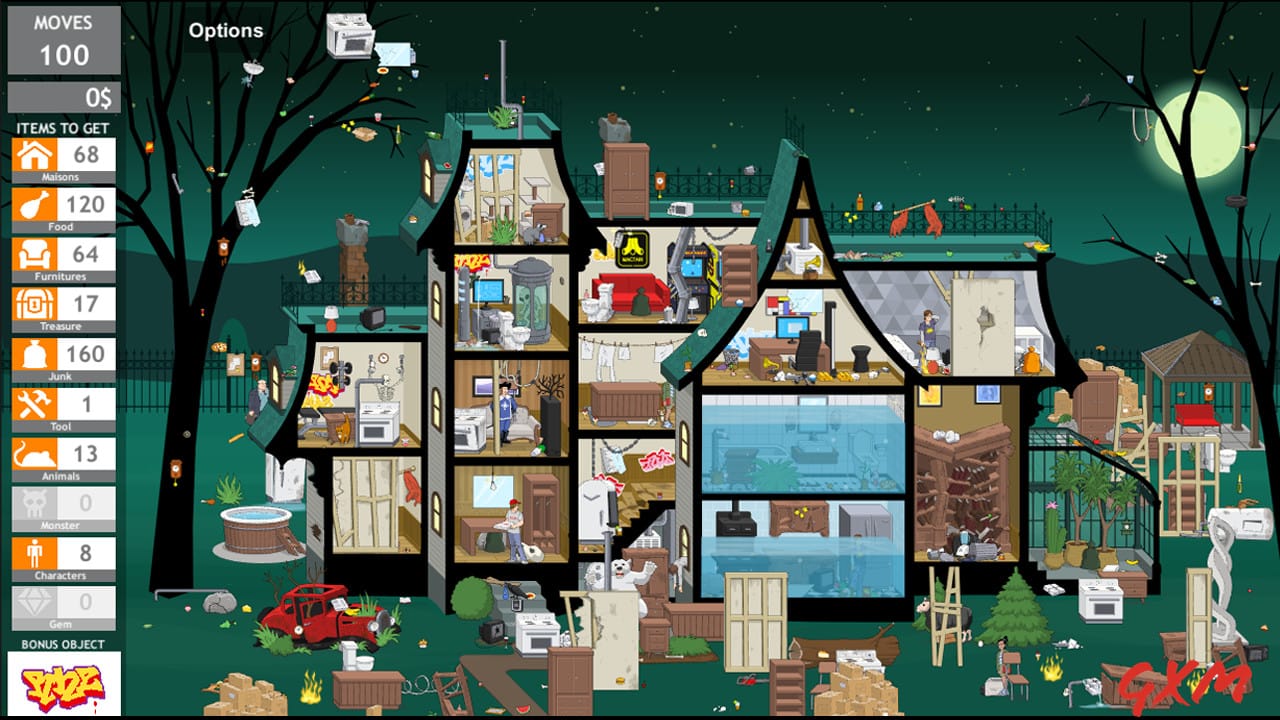Click the Tool hammer-and-wrench icon
This screenshot has width=1280, height=720.
tap(34, 403)
